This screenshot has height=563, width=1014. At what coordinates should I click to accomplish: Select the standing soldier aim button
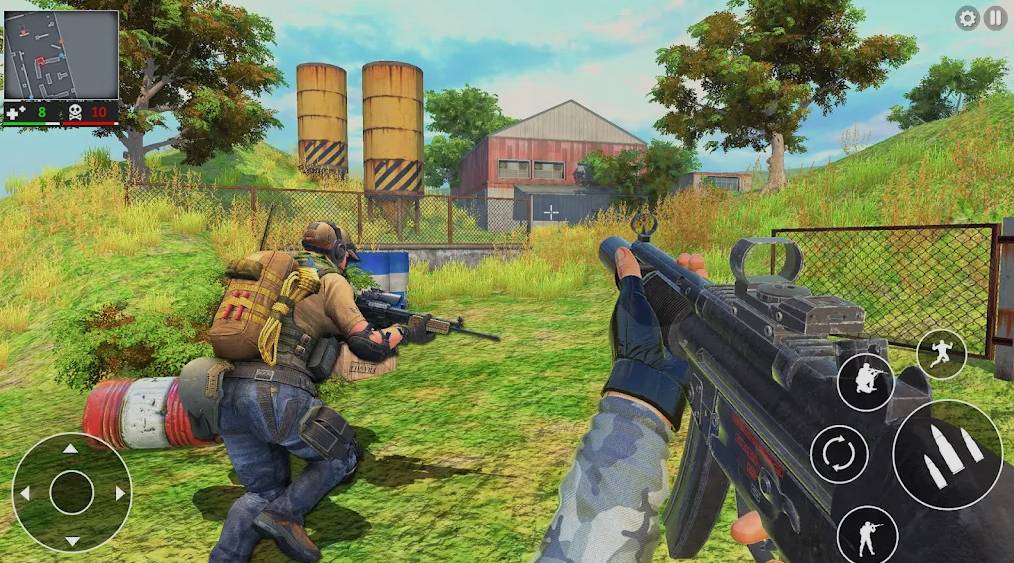click(x=866, y=534)
